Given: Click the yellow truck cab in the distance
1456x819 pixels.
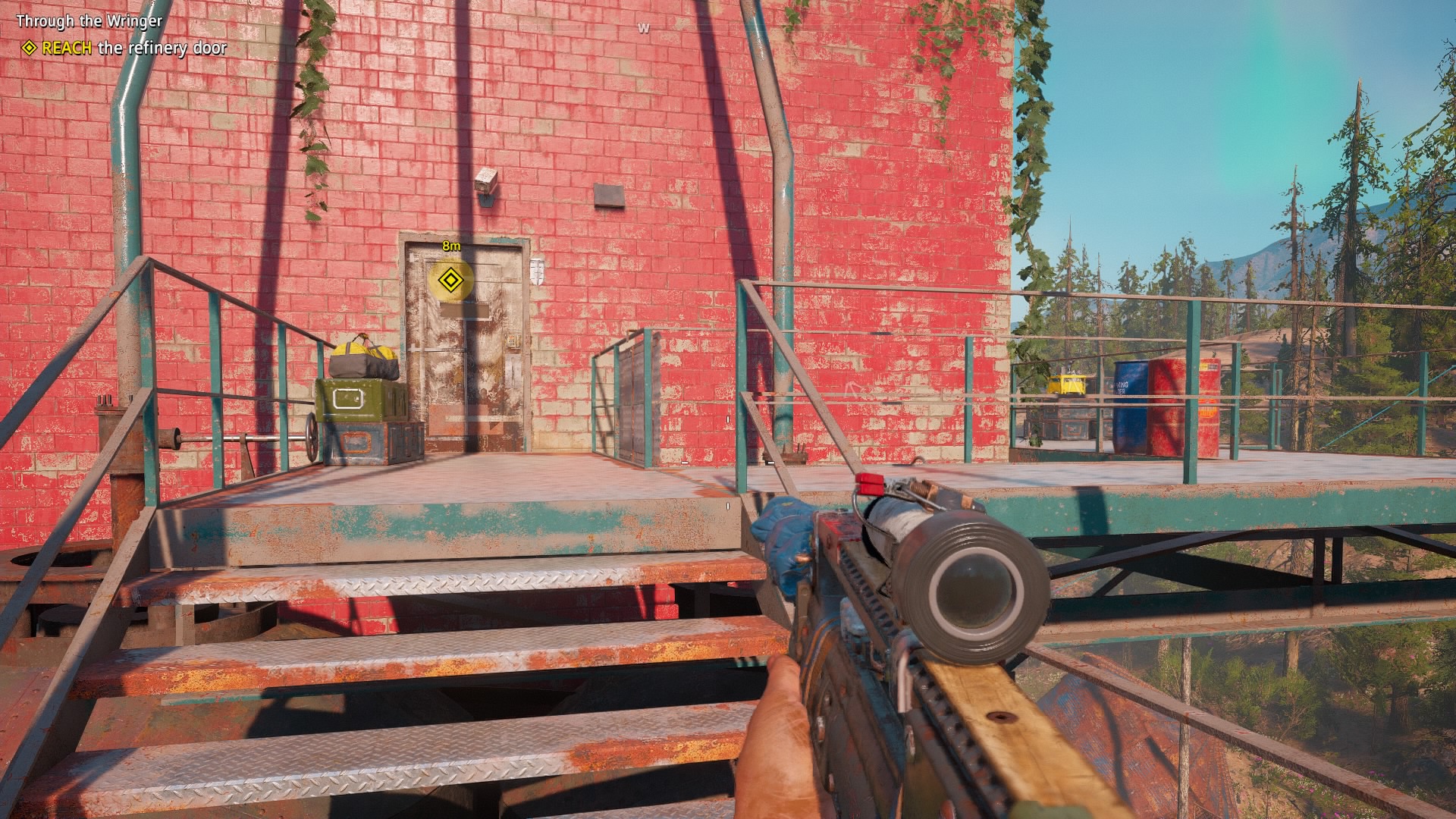Looking at the screenshot, I should coord(1067,383).
